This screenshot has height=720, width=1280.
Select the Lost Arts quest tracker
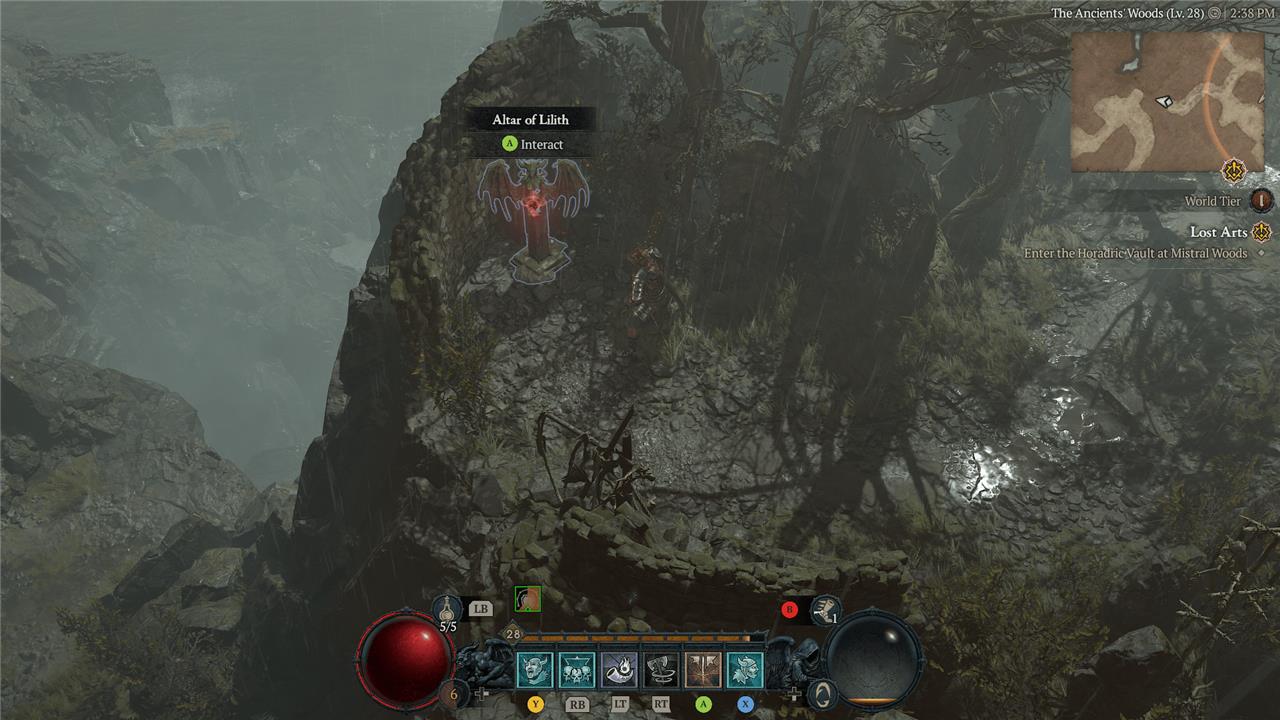pyautogui.click(x=1218, y=232)
